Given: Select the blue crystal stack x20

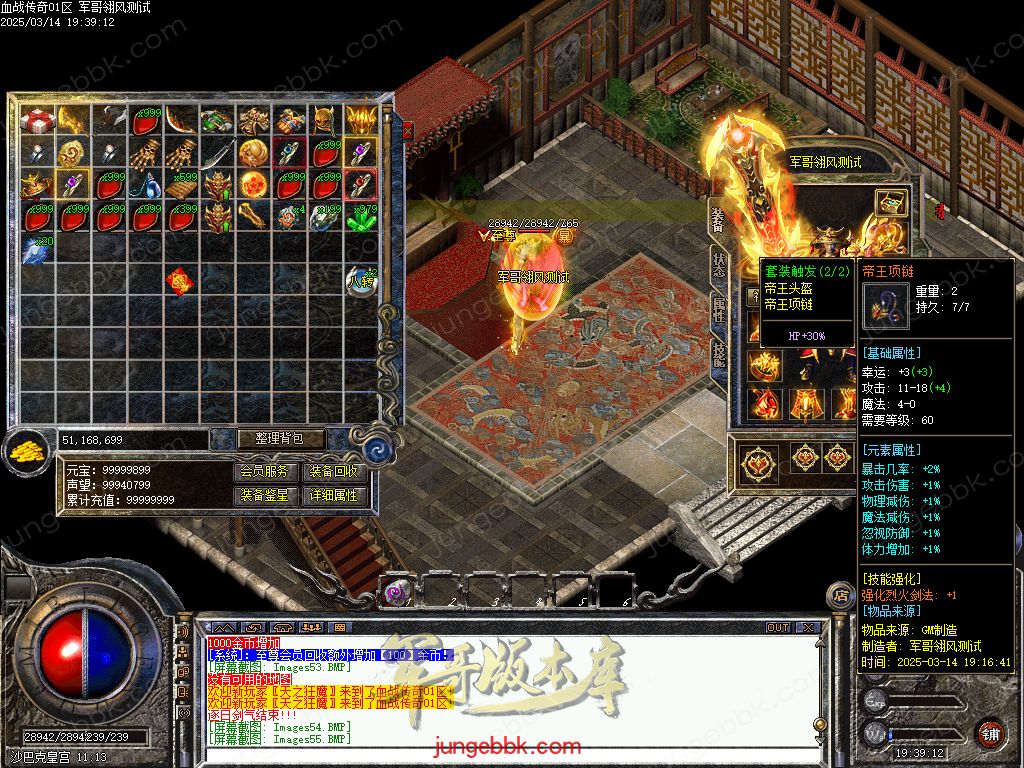Looking at the screenshot, I should (x=38, y=248).
